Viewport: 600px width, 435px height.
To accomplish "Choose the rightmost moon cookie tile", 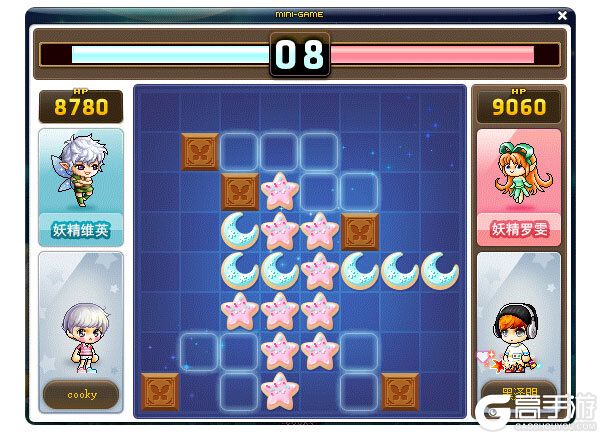I will point(439,270).
